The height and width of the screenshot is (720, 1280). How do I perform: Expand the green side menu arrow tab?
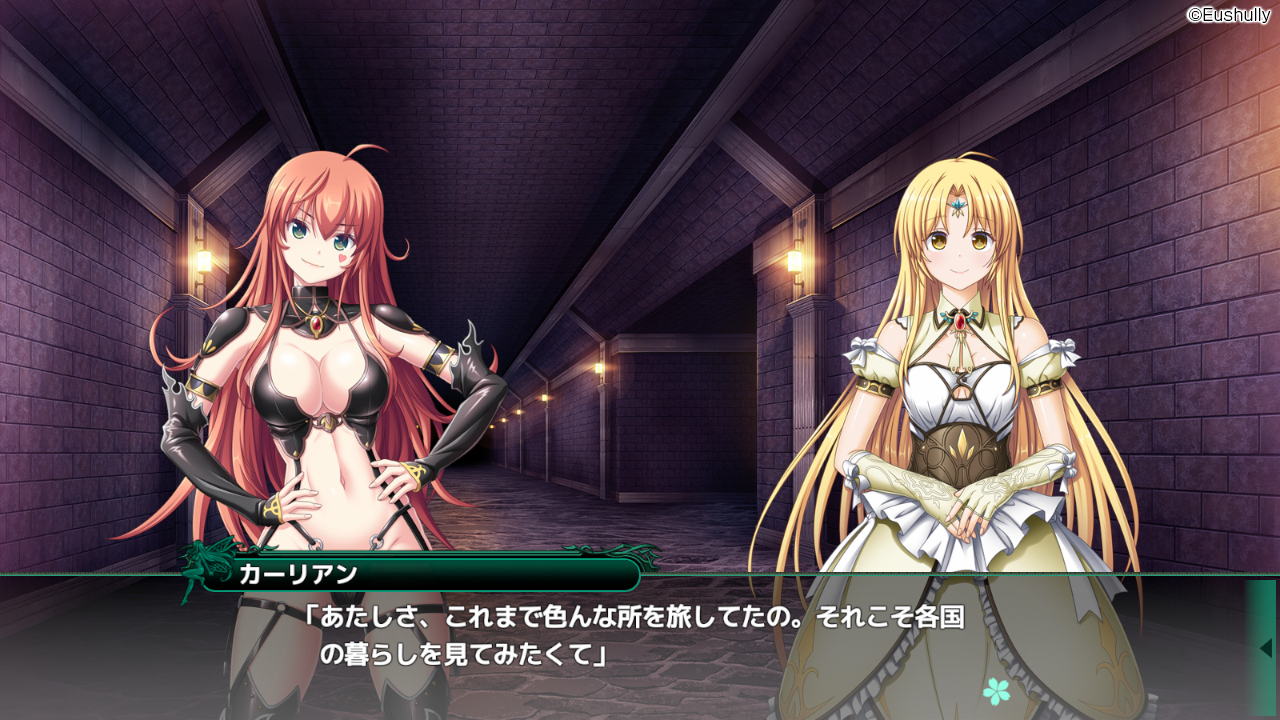point(1263,648)
